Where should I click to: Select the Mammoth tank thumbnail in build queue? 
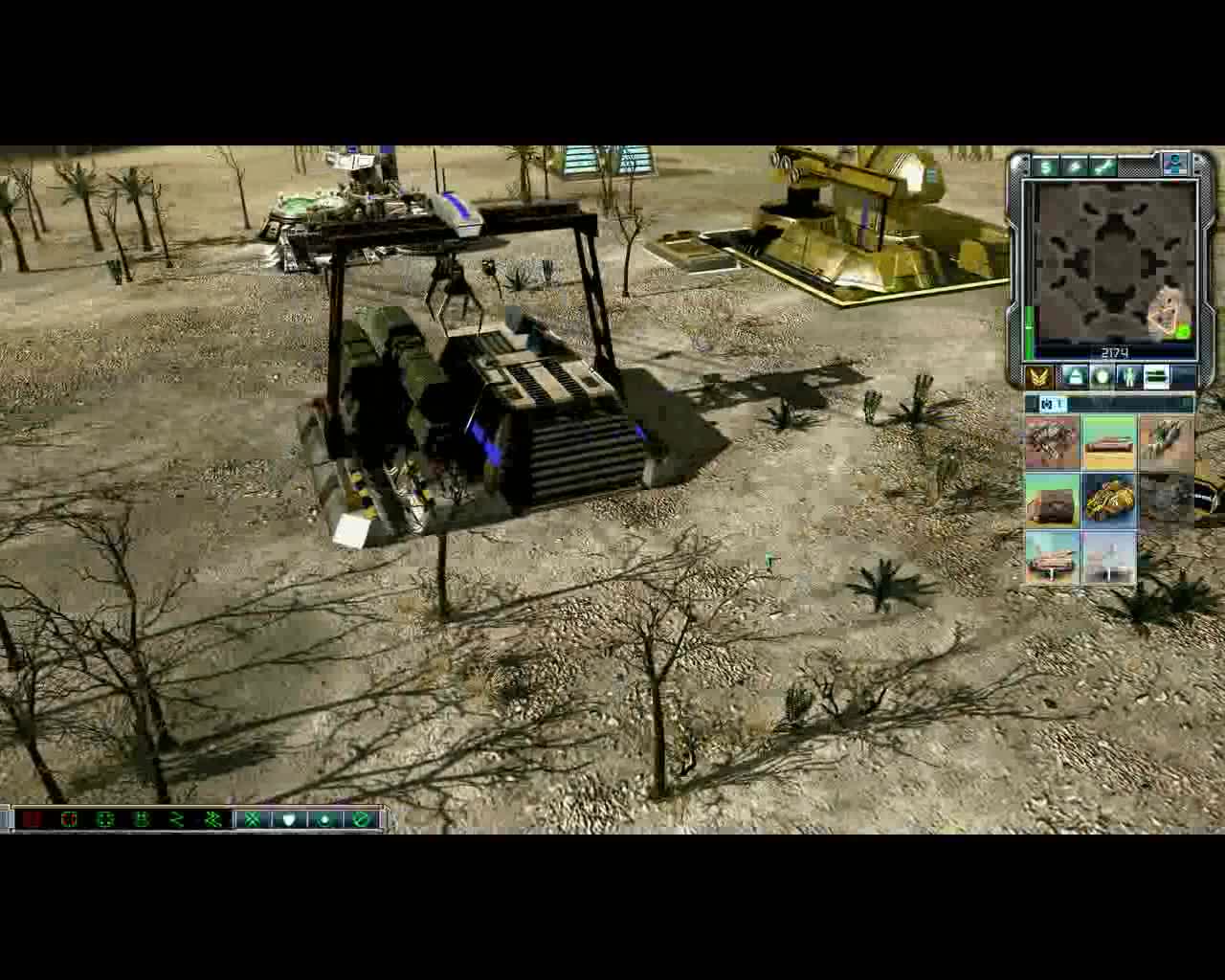click(x=1108, y=498)
